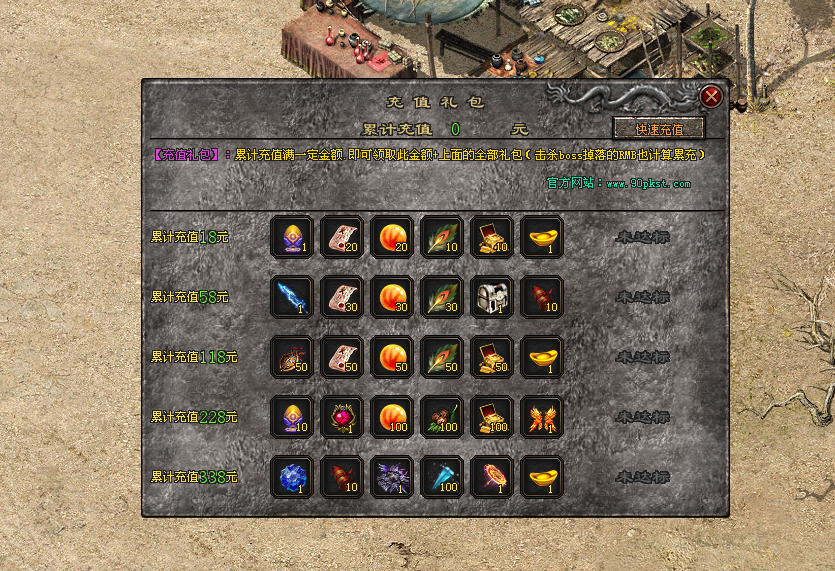
Task: Select the purple spiky armor item slot
Action: [x=392, y=477]
